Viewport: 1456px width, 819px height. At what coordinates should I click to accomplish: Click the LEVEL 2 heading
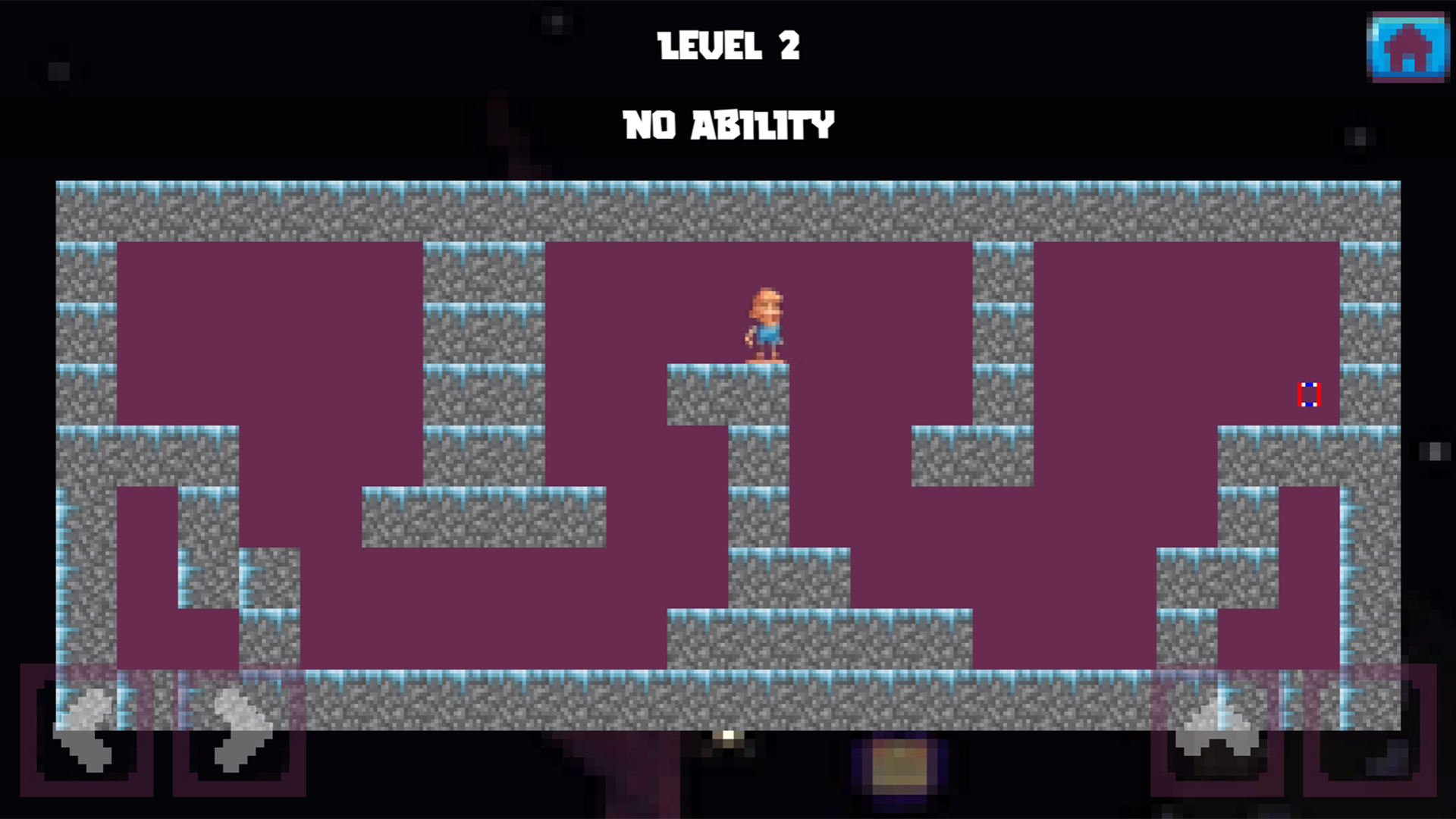pyautogui.click(x=730, y=47)
